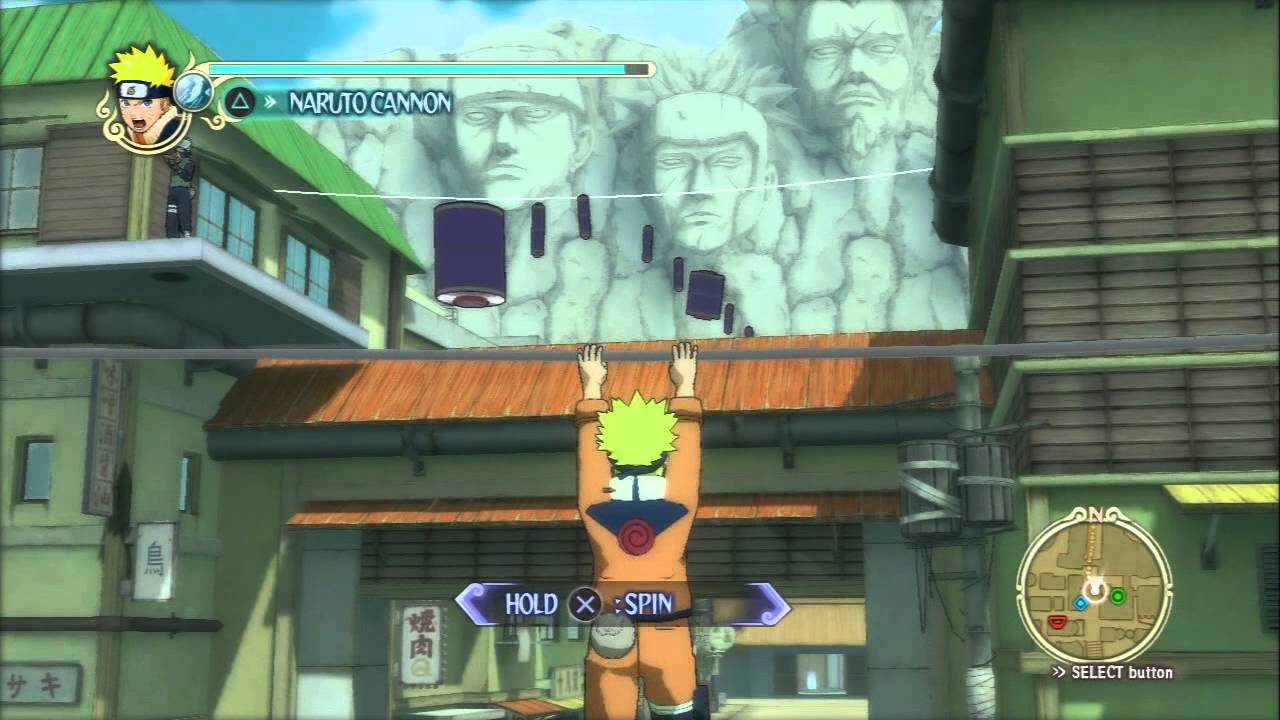The image size is (1280, 720).
Task: Activate the Naruto Cannon skill label
Action: (x=370, y=102)
